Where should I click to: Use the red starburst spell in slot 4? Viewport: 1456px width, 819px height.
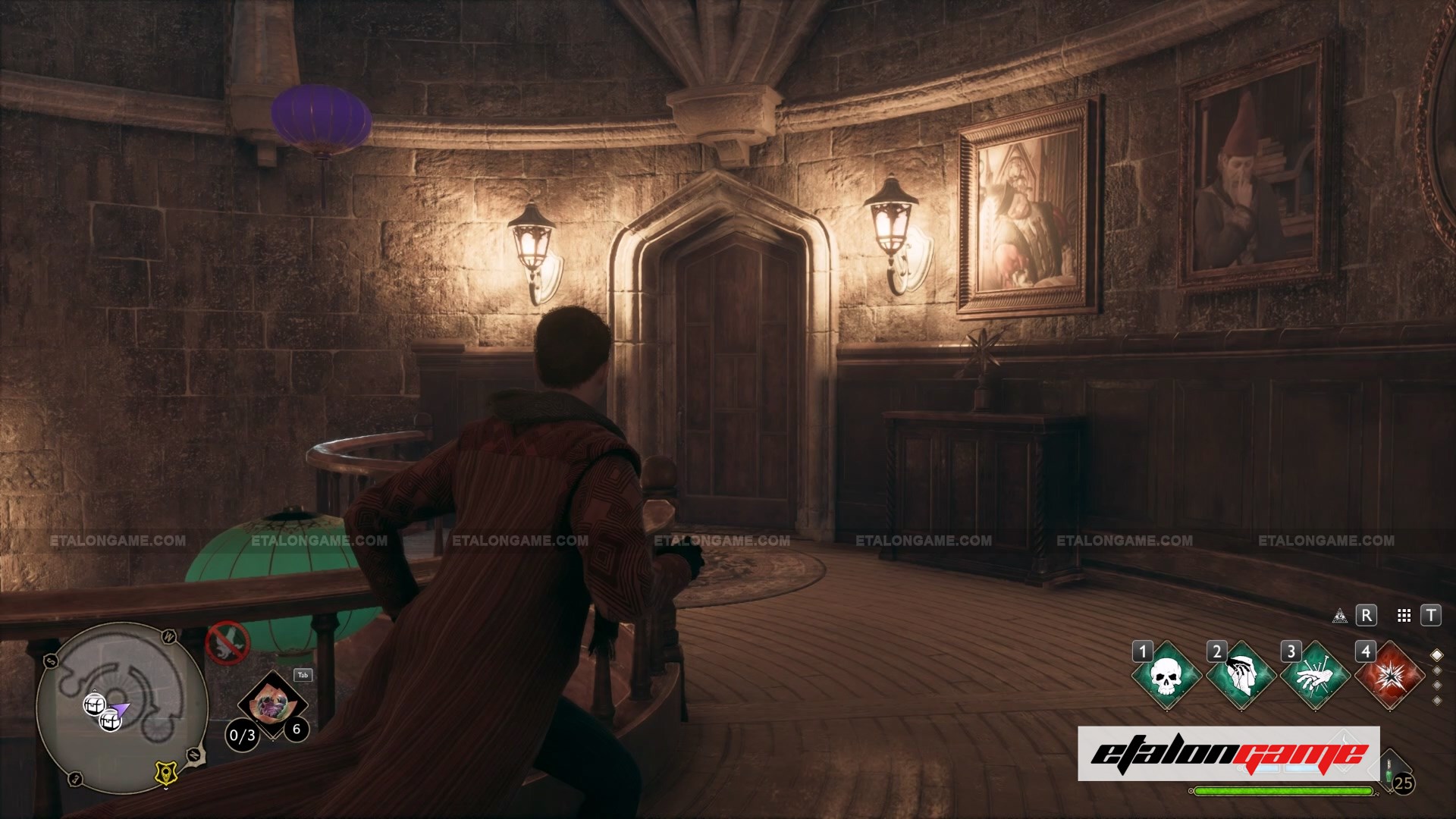1389,676
